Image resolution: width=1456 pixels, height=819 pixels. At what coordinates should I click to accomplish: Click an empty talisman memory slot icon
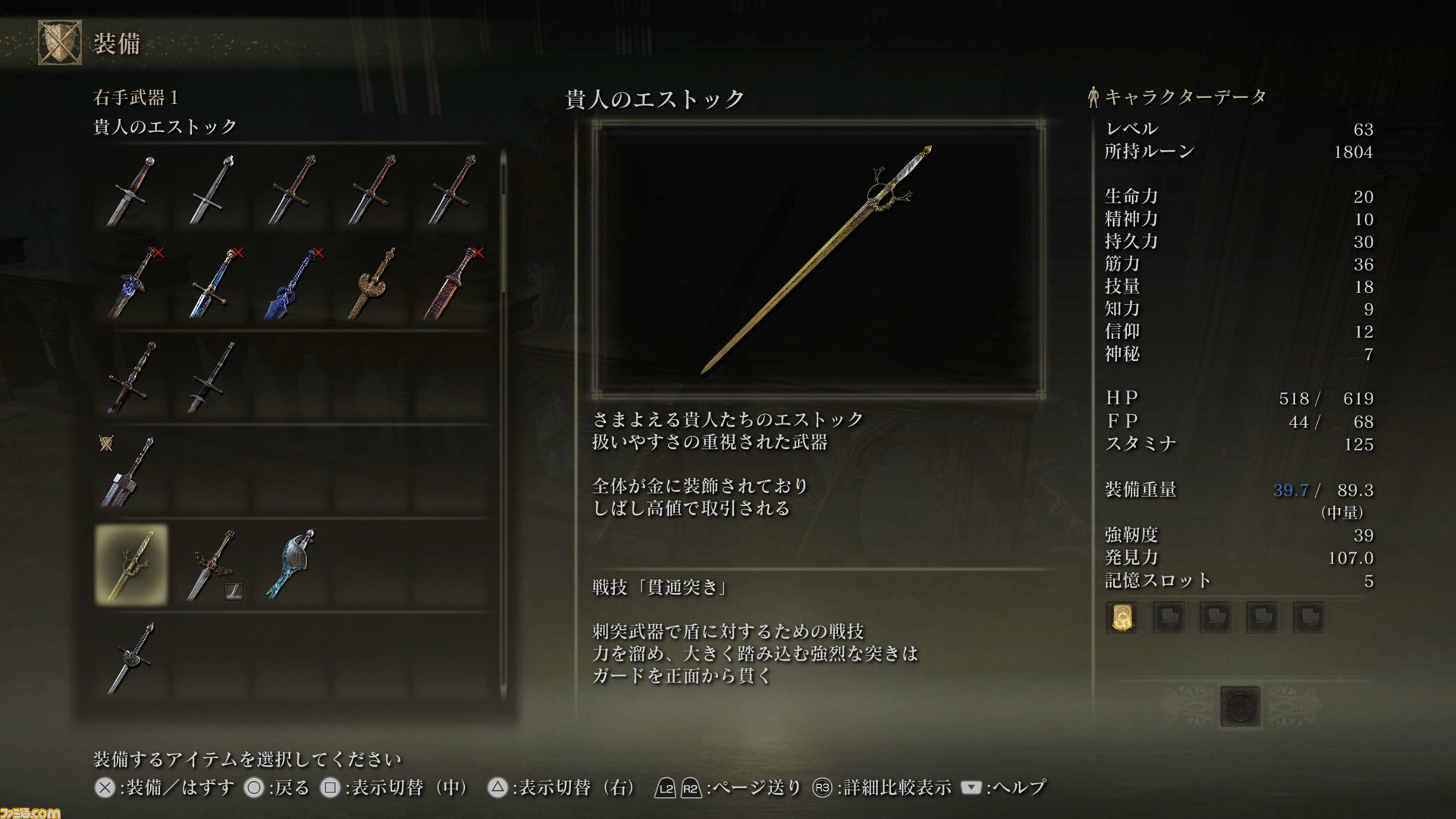point(1169,617)
